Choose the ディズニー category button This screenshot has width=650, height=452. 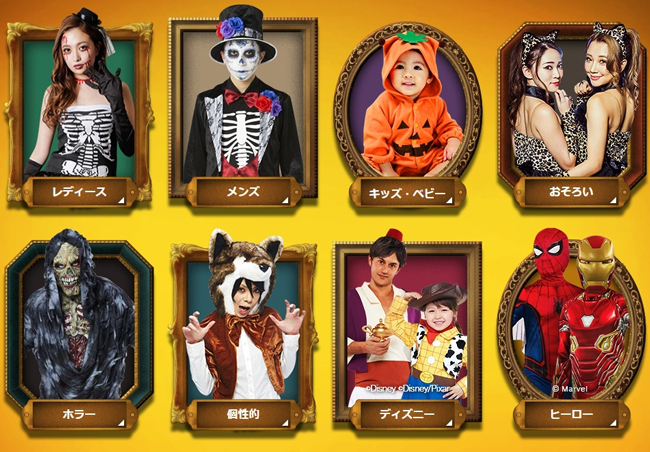406,413
